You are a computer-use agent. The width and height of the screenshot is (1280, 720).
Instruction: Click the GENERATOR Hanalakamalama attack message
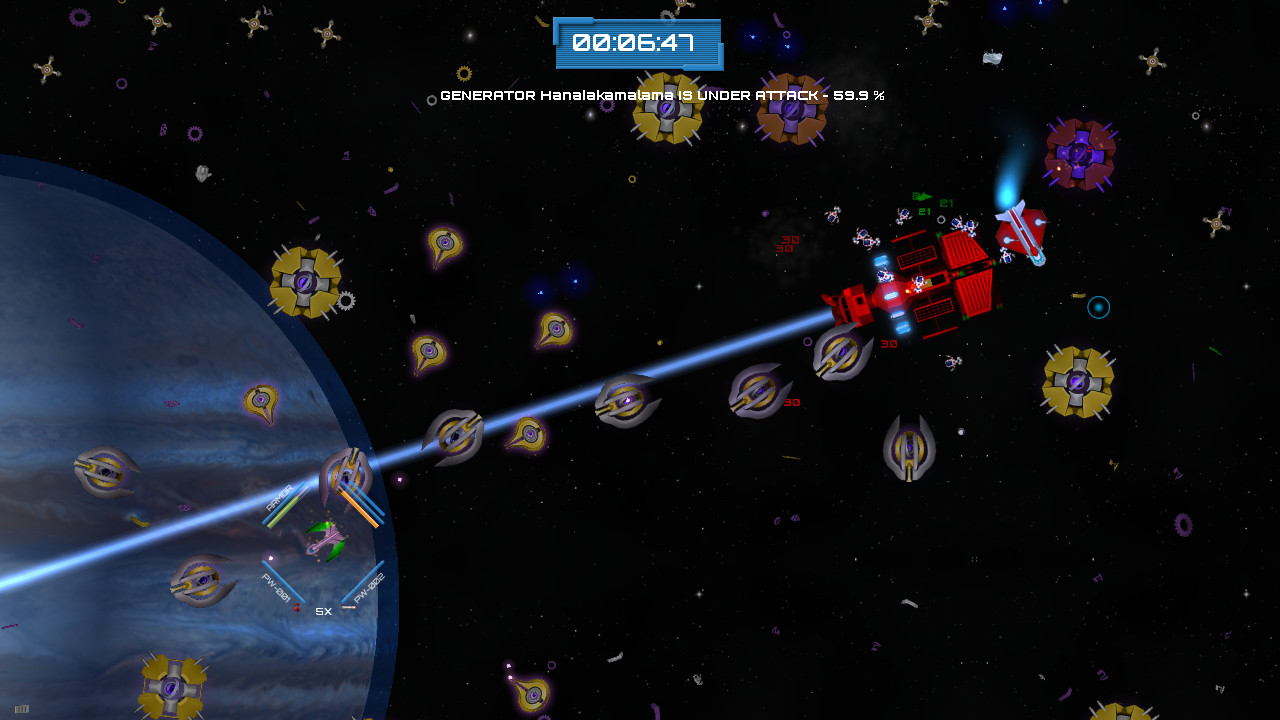(662, 97)
